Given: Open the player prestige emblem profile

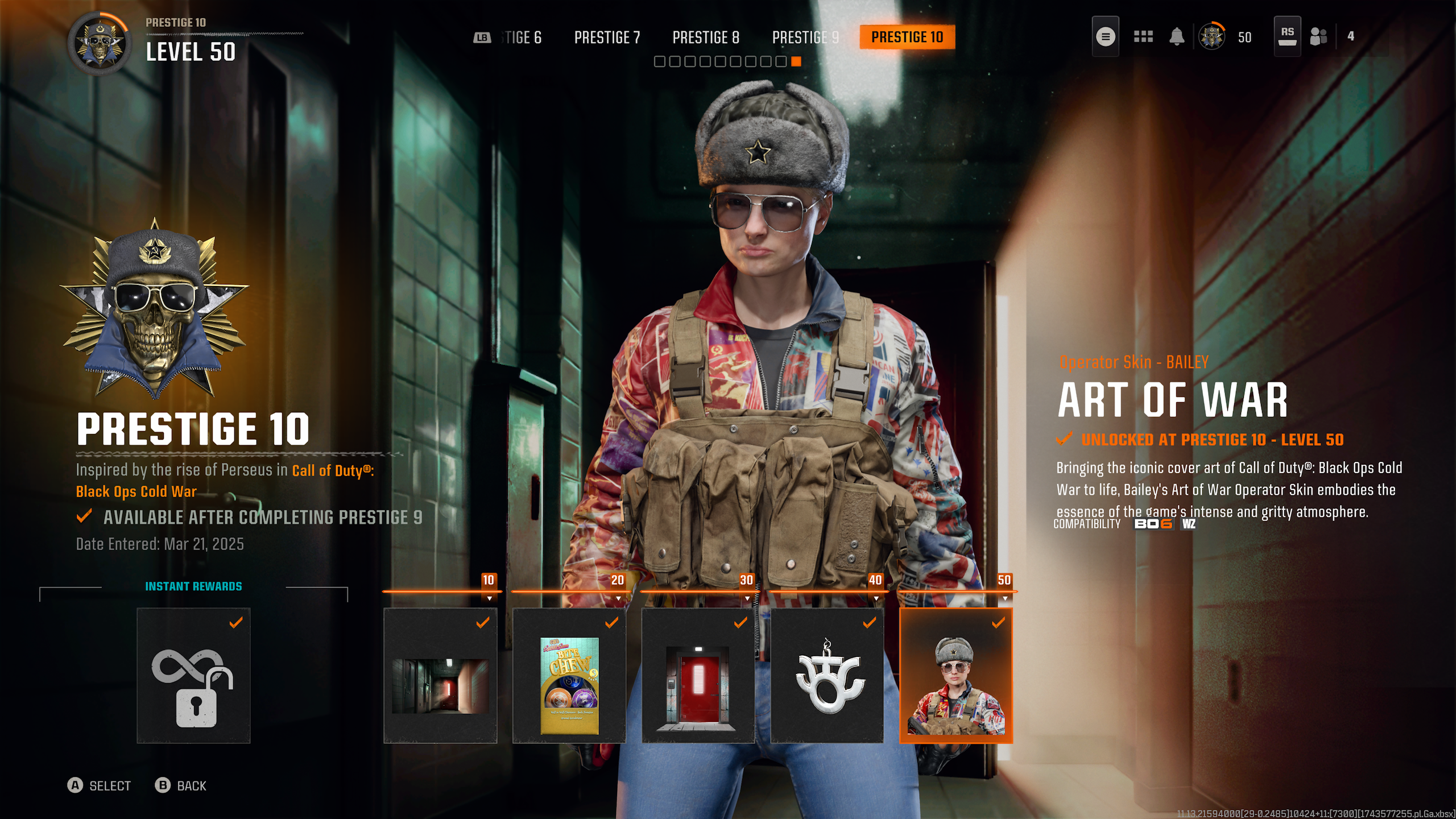Looking at the screenshot, I should tap(1212, 37).
